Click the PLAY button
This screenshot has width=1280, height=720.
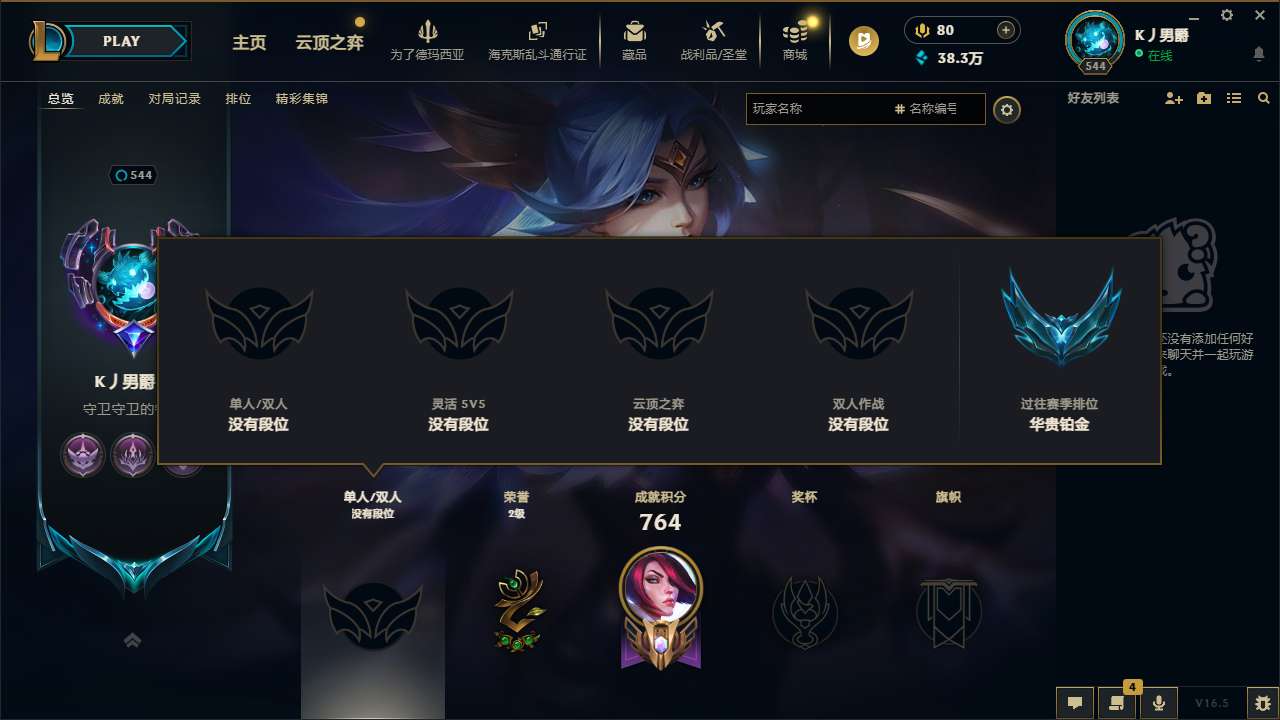tap(121, 41)
